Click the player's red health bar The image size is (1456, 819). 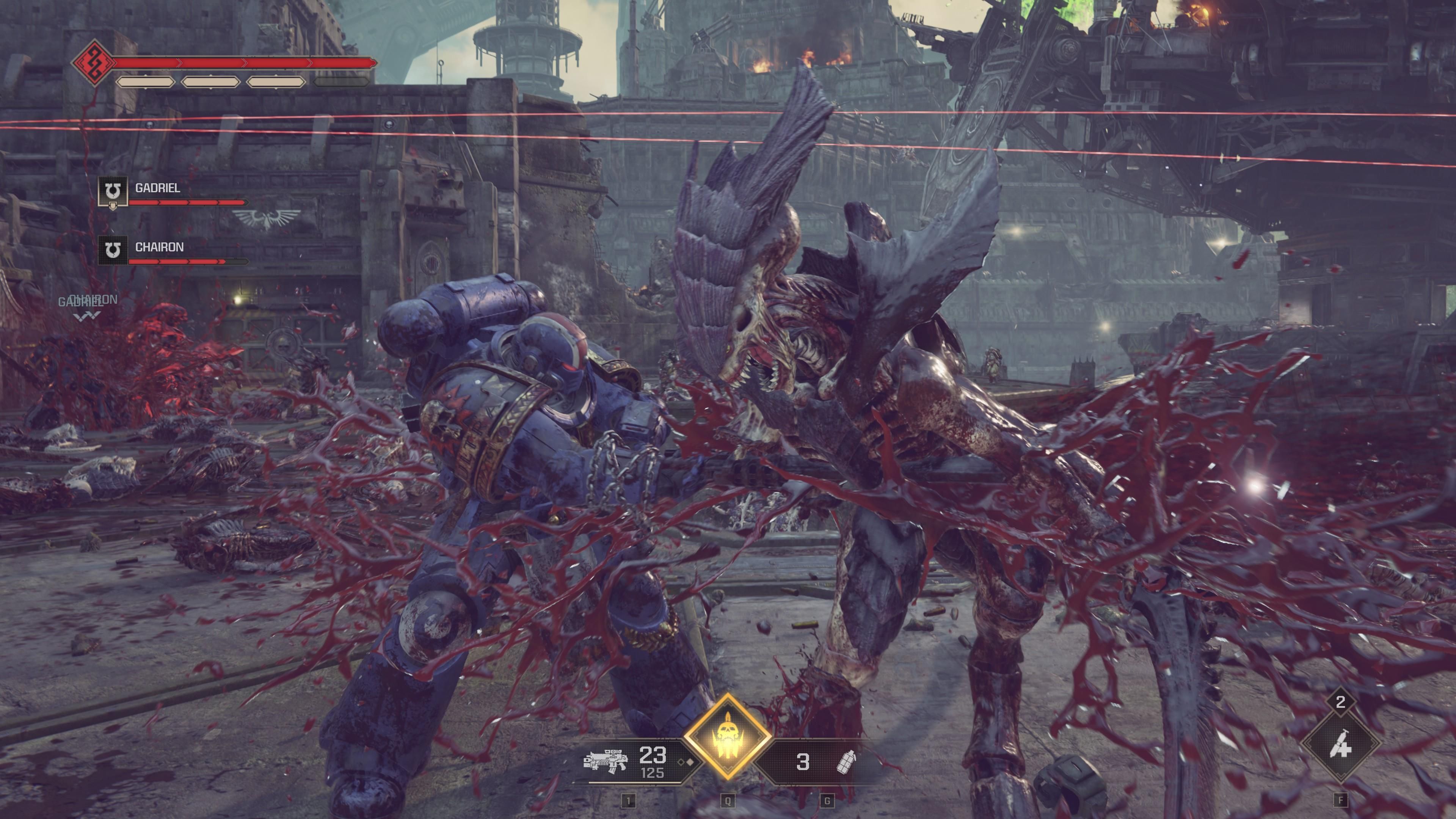click(x=243, y=62)
